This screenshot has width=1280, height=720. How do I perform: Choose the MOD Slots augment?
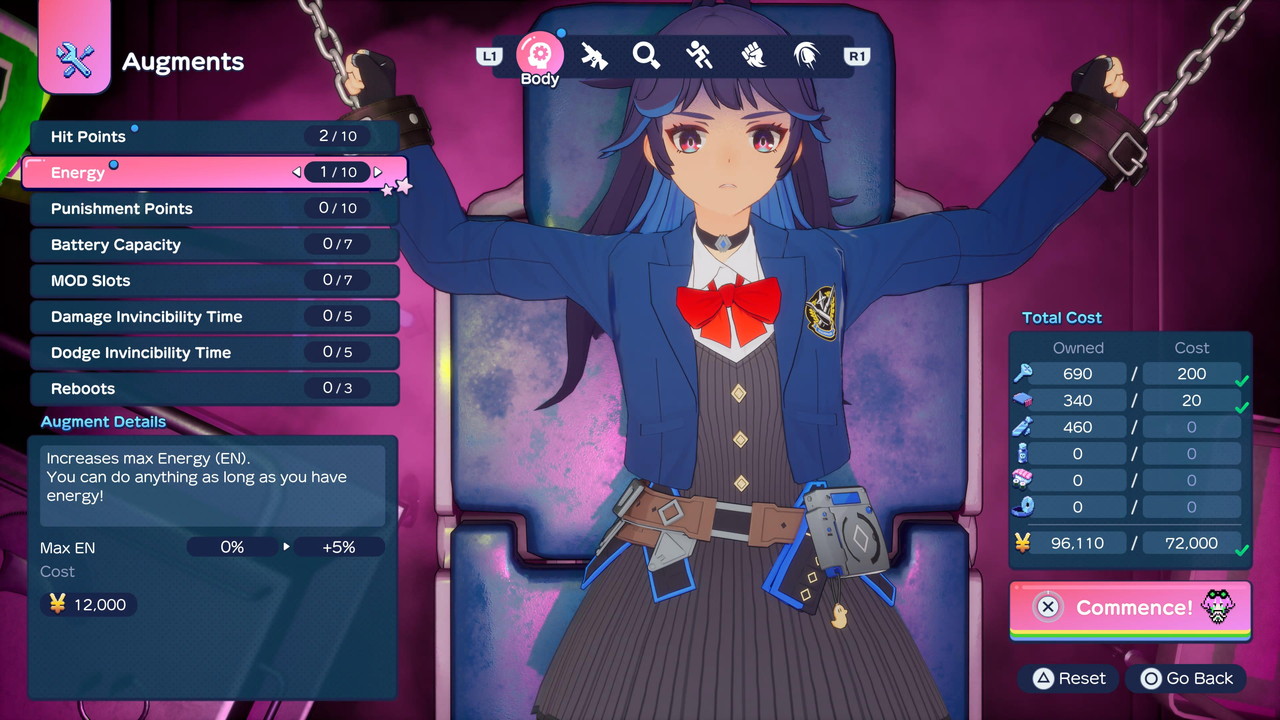coord(214,281)
